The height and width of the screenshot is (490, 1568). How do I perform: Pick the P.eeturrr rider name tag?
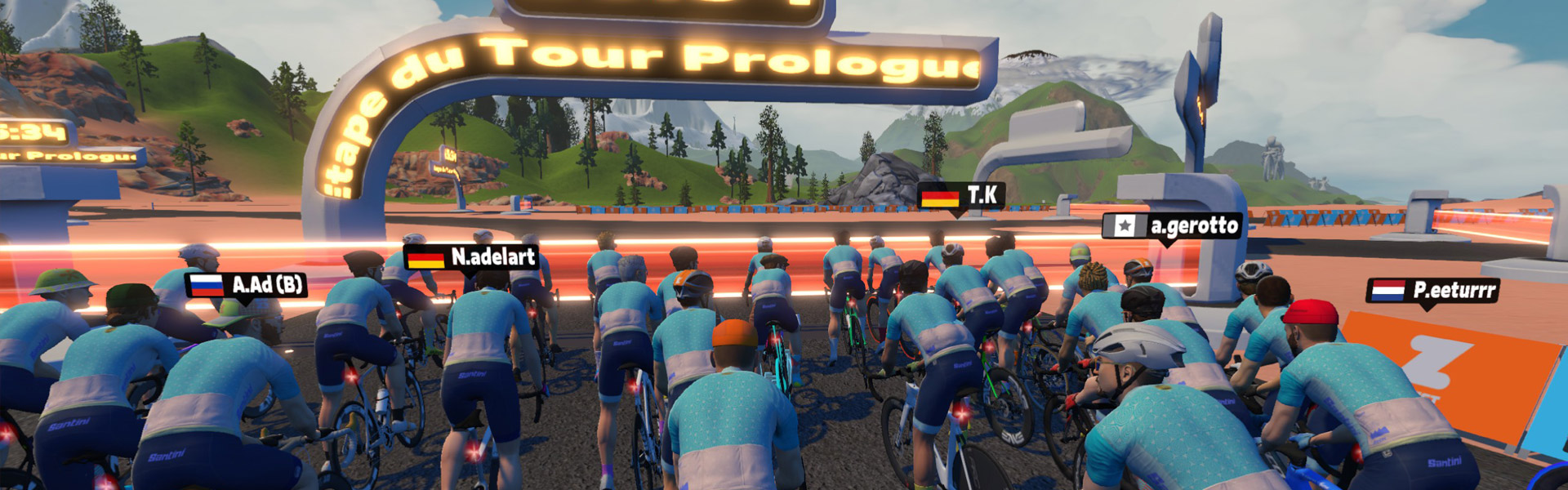pyautogui.click(x=1432, y=291)
